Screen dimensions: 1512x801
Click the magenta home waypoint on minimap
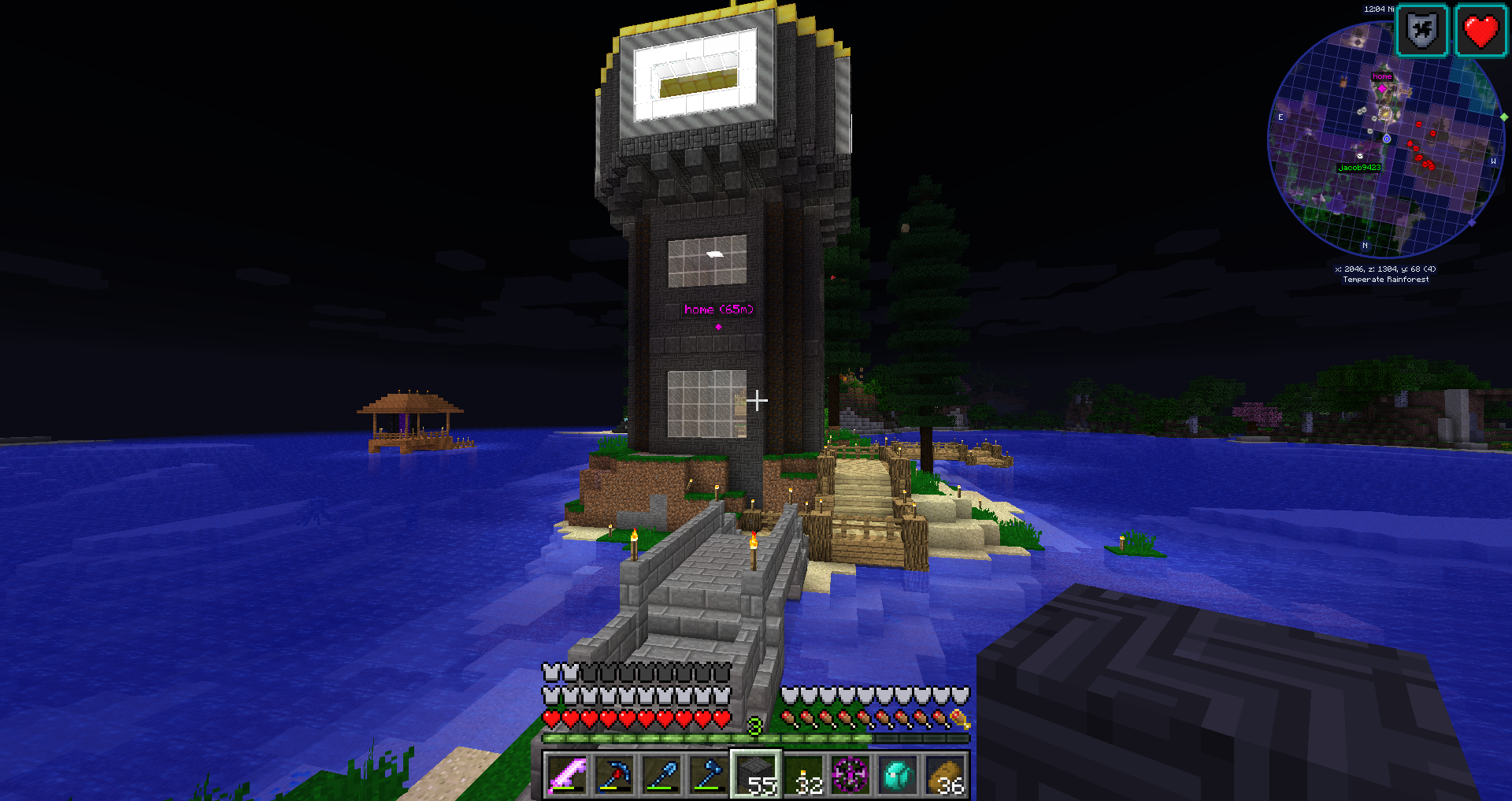click(1382, 87)
